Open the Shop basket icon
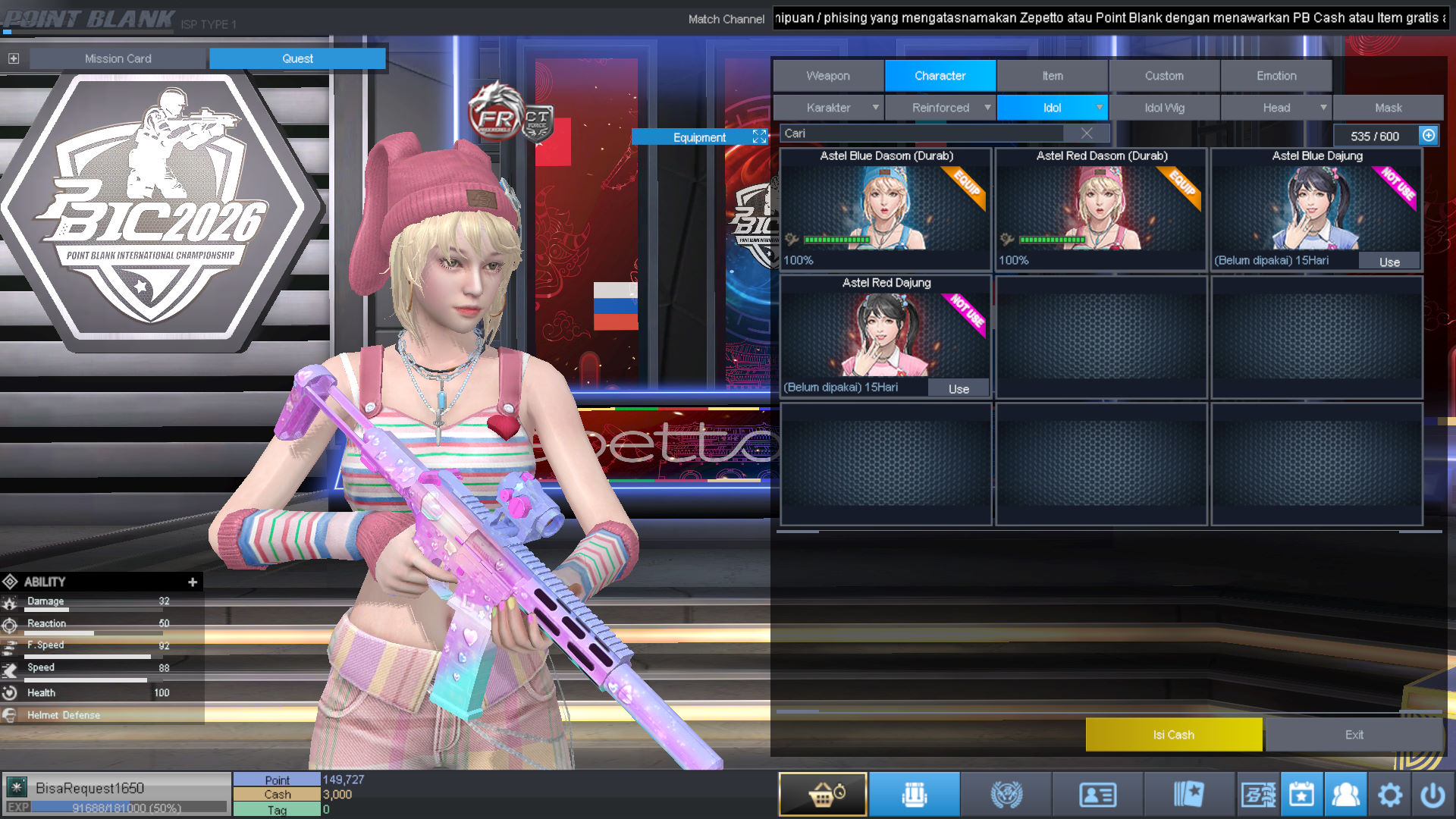This screenshot has height=819, width=1456. pos(822,793)
